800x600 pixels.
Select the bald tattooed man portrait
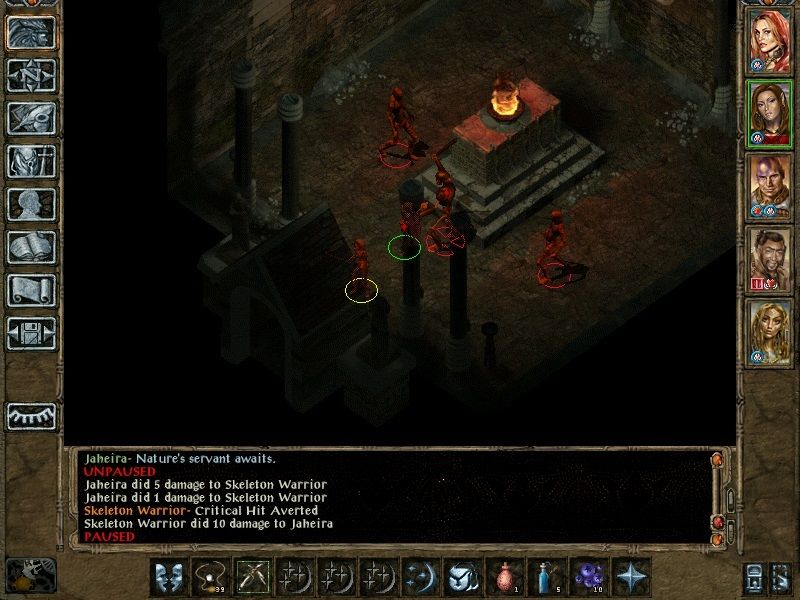tap(769, 186)
